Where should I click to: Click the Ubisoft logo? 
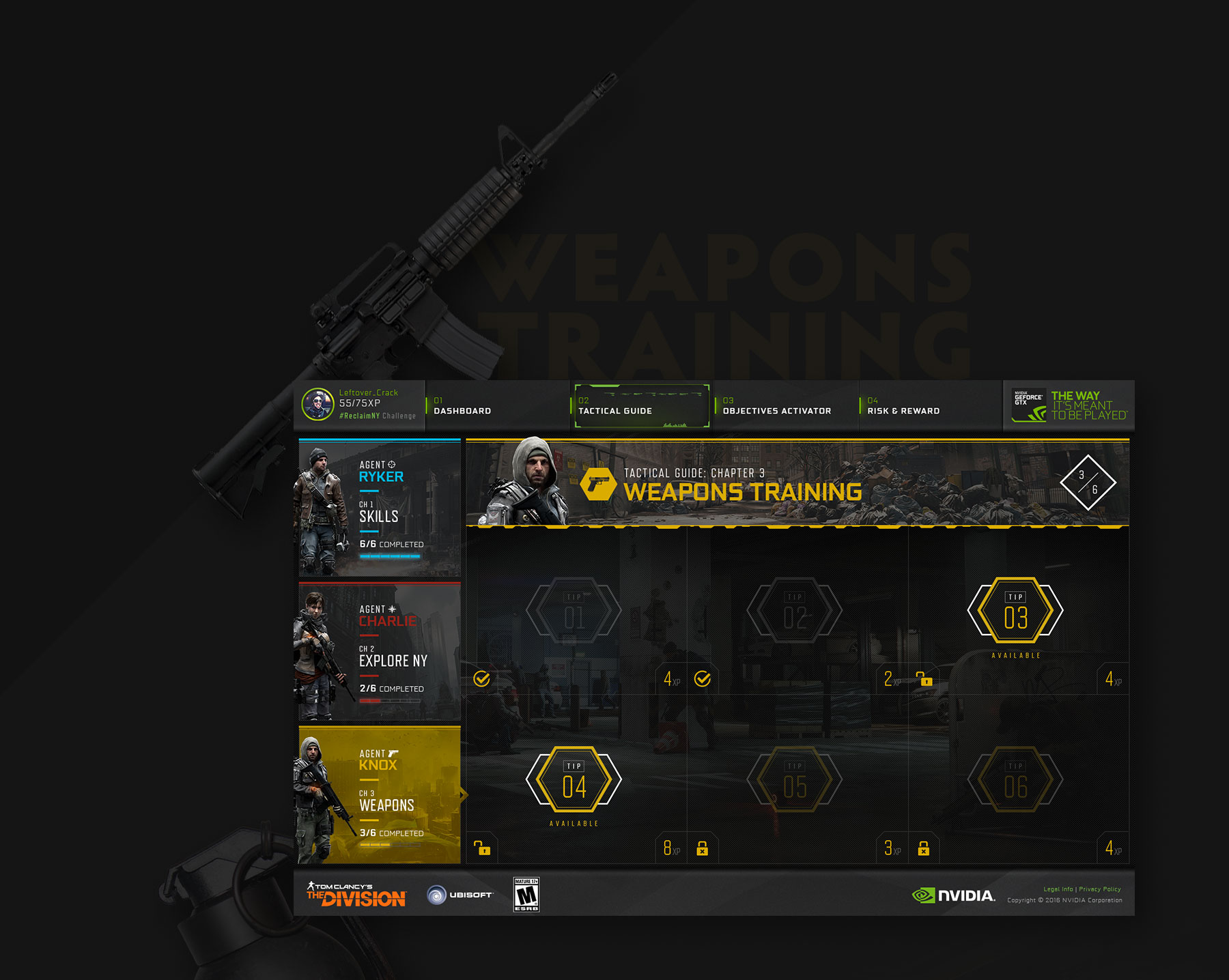click(460, 895)
